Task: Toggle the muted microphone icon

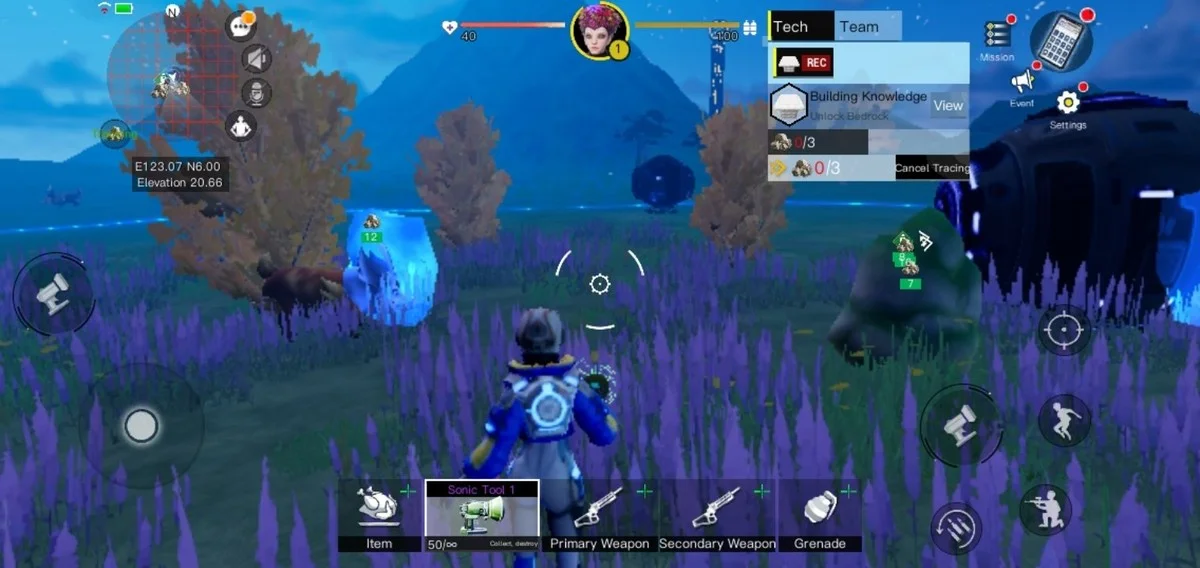Action: pyautogui.click(x=257, y=93)
